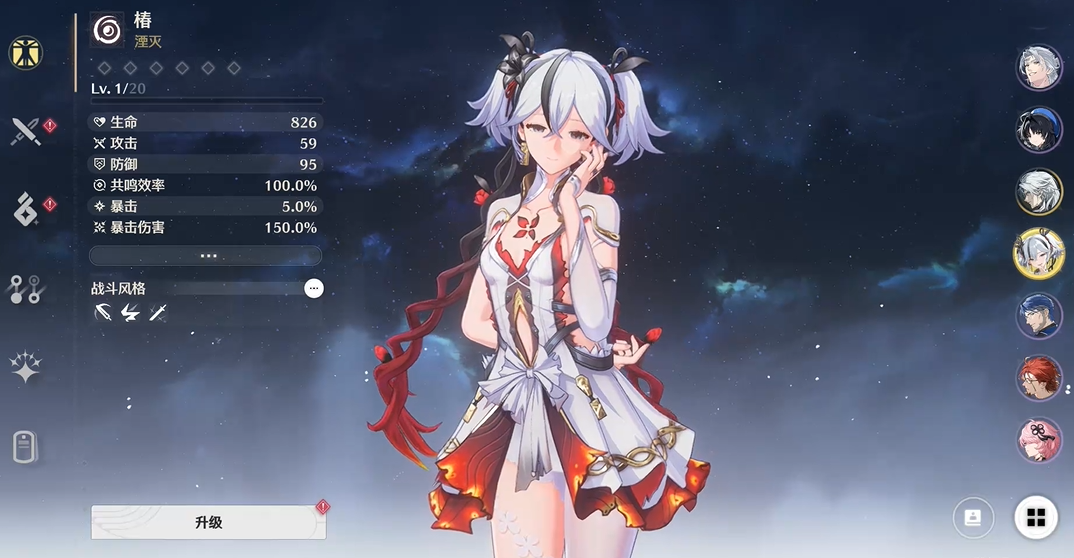
Task: Open the skill tree nodes tab
Action: click(26, 289)
